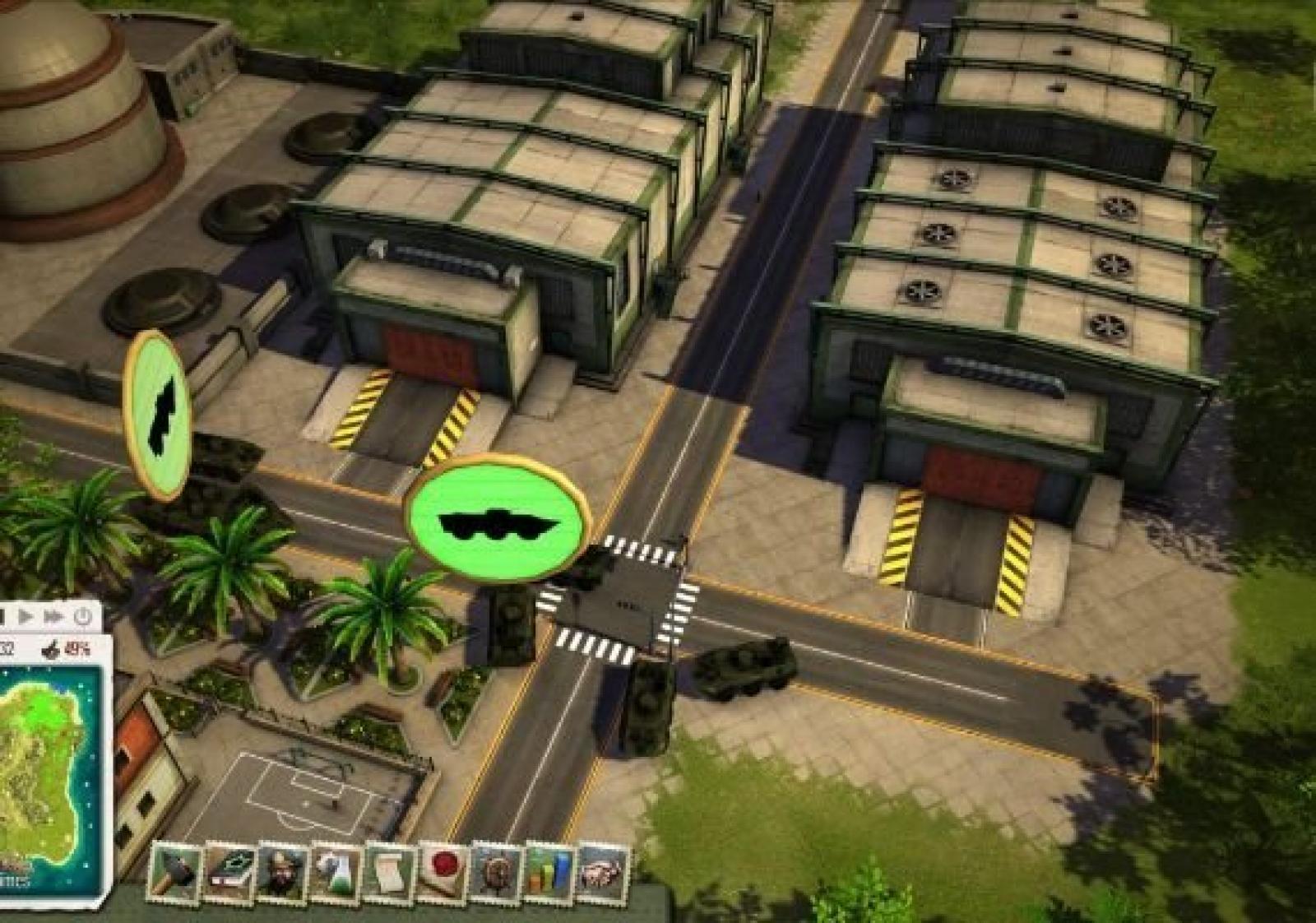The image size is (1316, 923).
Task: Open the build menu hammer stamp
Action: click(177, 872)
